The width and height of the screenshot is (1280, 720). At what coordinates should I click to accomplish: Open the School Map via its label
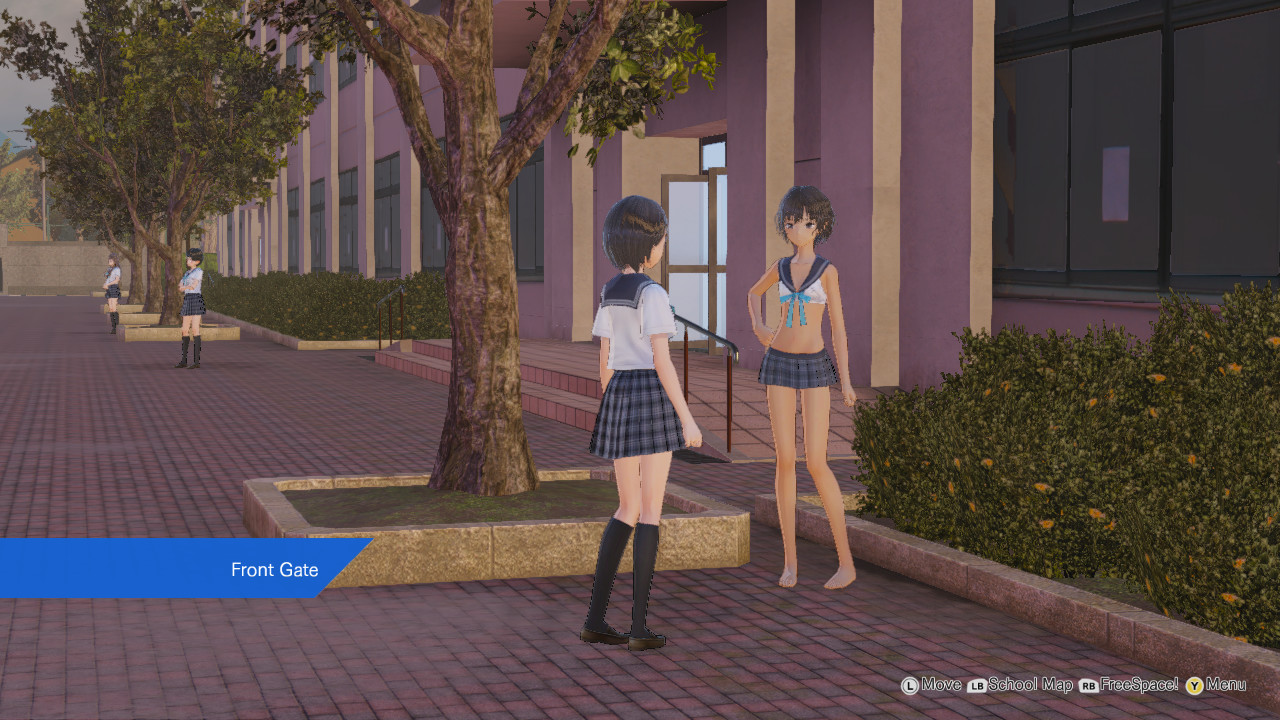[1030, 686]
